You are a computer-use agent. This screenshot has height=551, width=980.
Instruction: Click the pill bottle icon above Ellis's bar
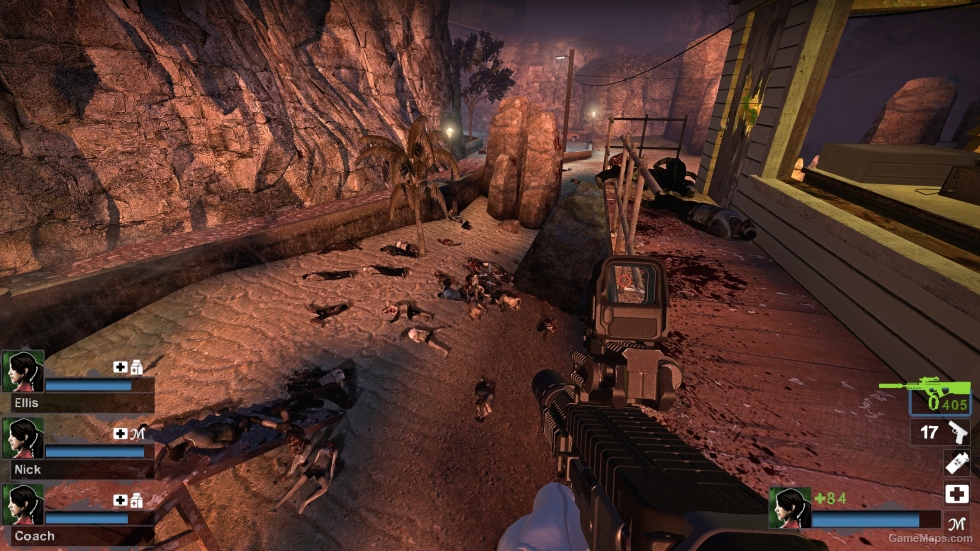tap(136, 367)
